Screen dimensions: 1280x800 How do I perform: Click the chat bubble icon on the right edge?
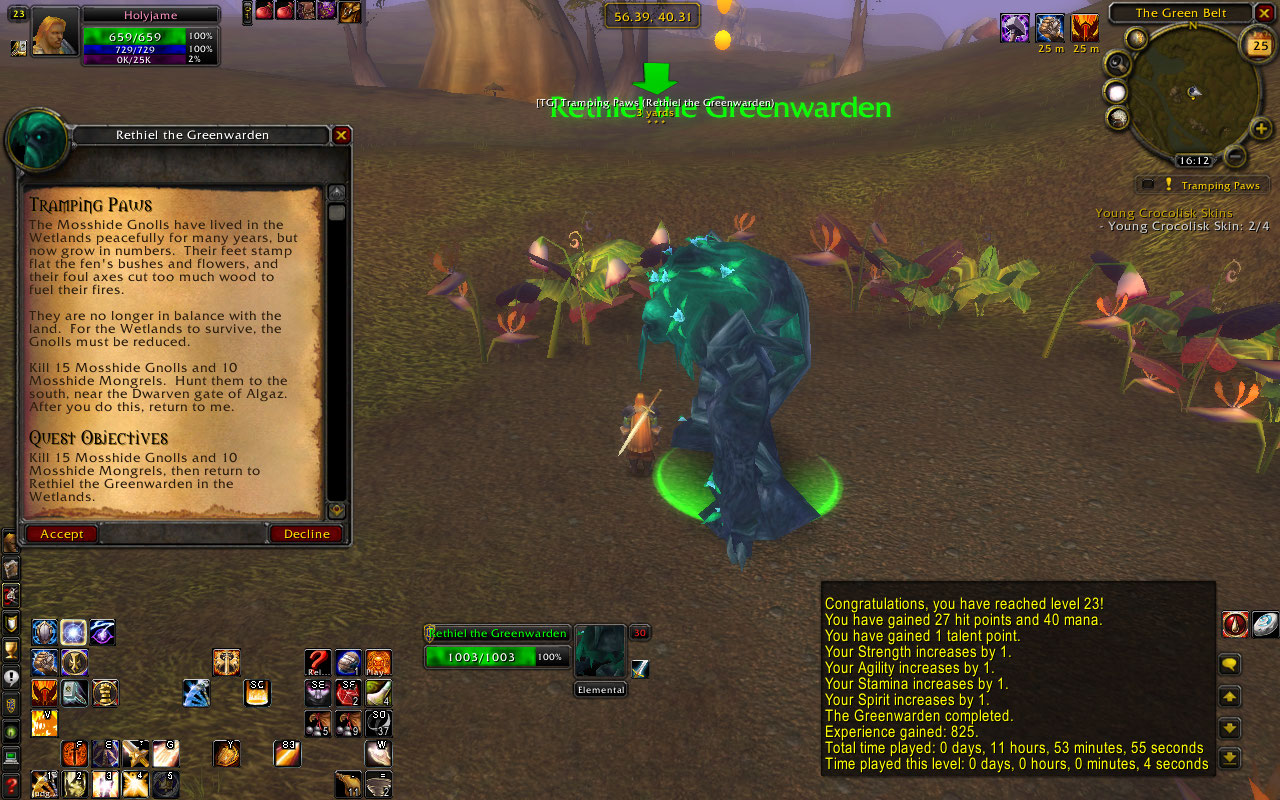pos(1229,663)
